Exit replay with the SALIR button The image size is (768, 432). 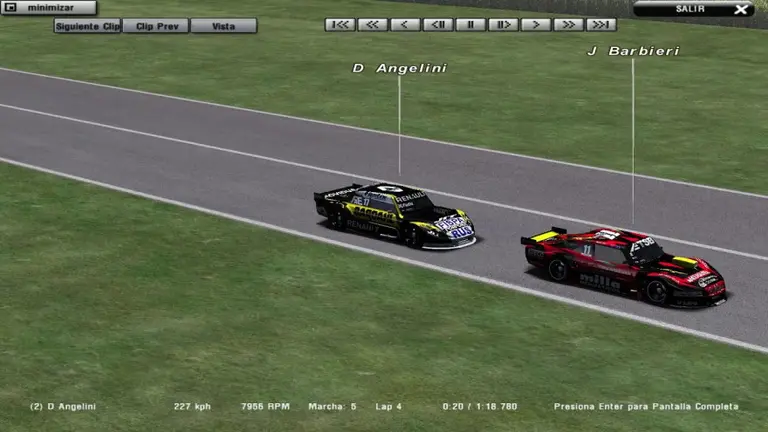tap(693, 9)
